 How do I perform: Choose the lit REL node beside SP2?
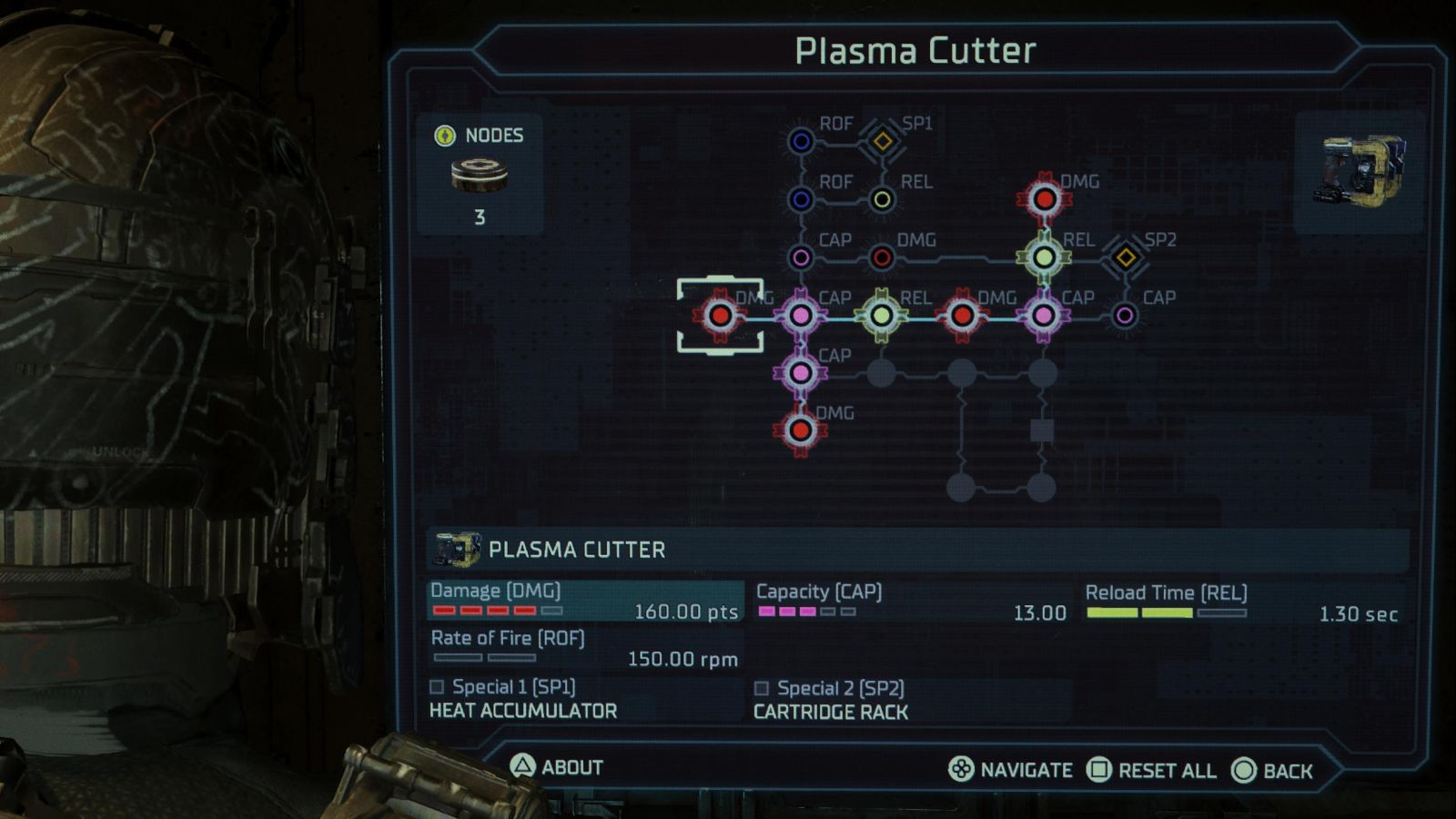click(1044, 258)
